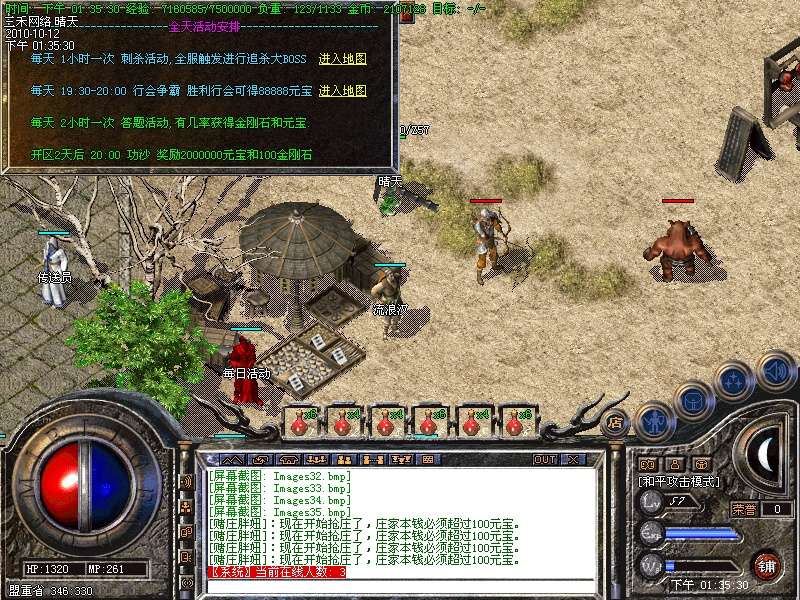Click the OUT button on the chat bar
Viewport: 800px width, 600px height.
545,460
